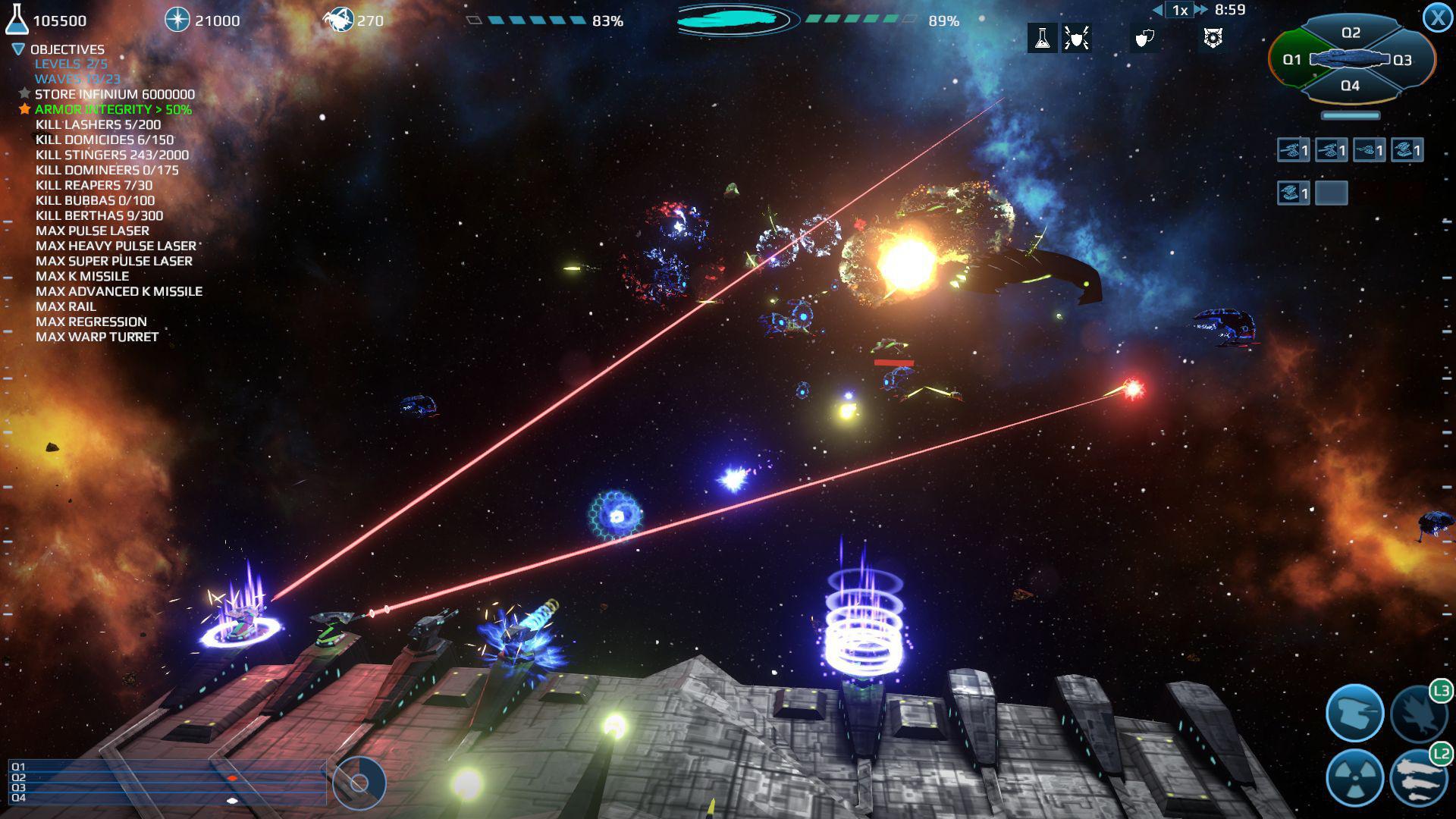This screenshot has height=819, width=1456.
Task: Click the ship health bar below quadrant display
Action: (1352, 116)
